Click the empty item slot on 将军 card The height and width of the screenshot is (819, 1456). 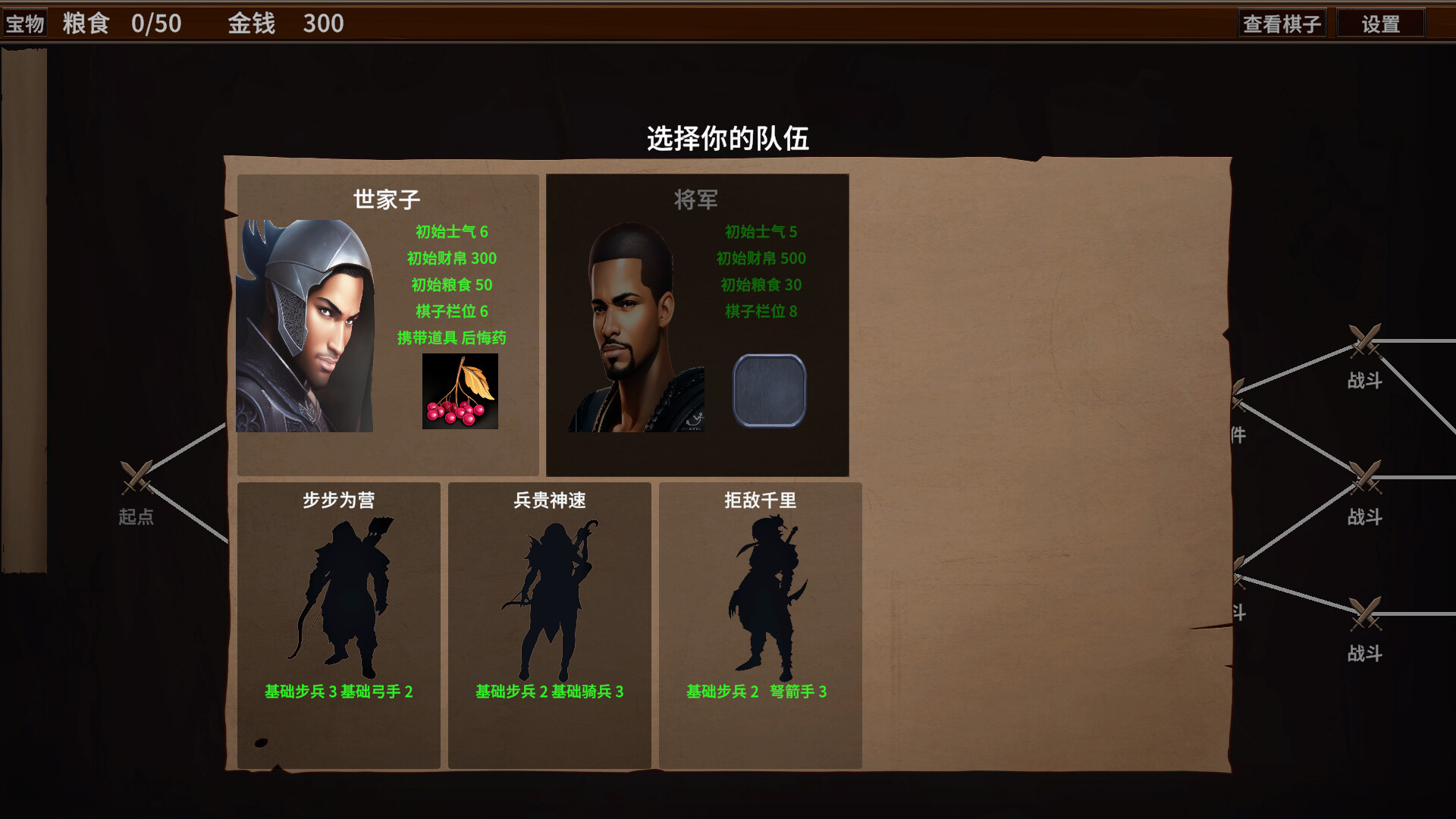[769, 390]
